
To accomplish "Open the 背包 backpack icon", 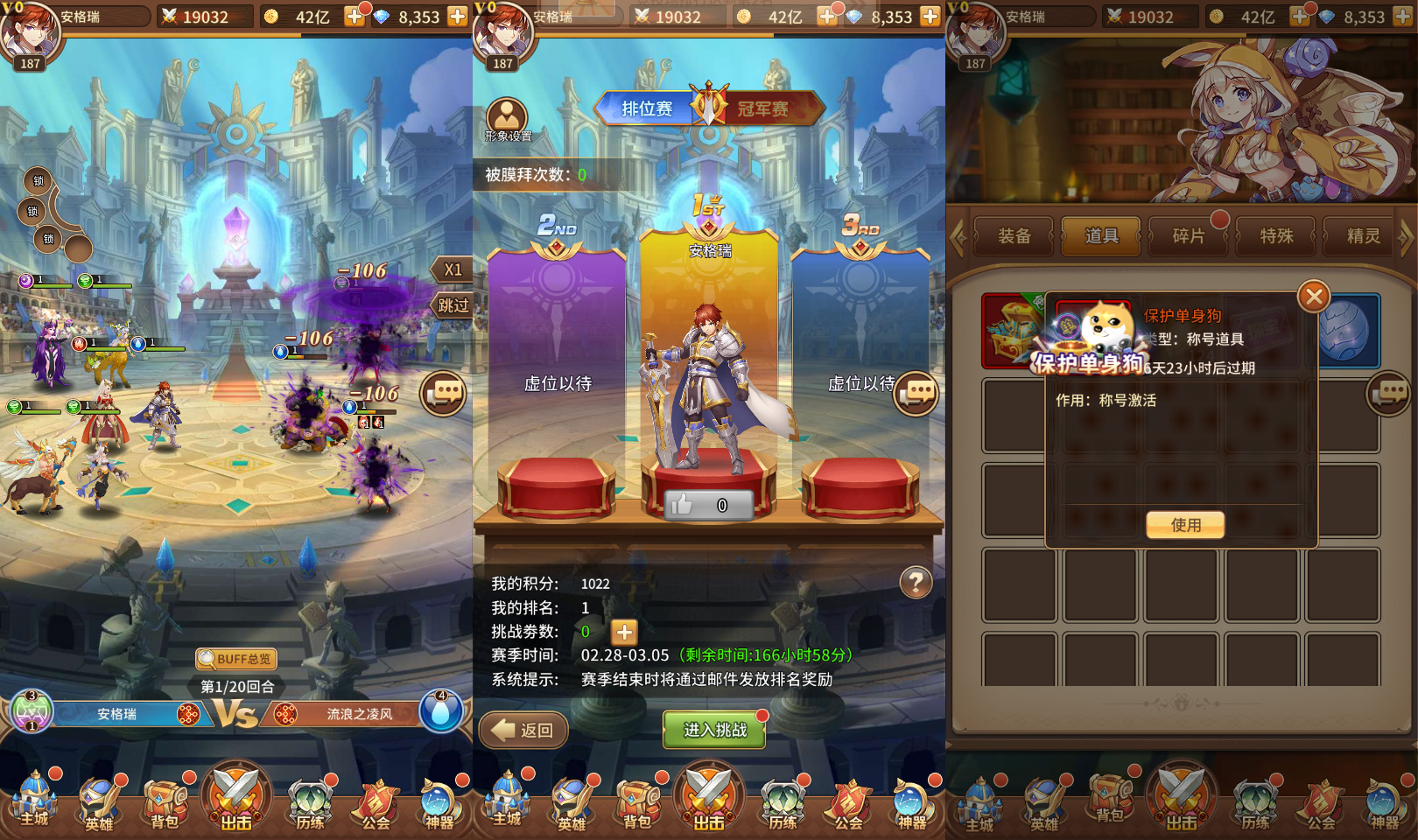I will tap(163, 801).
